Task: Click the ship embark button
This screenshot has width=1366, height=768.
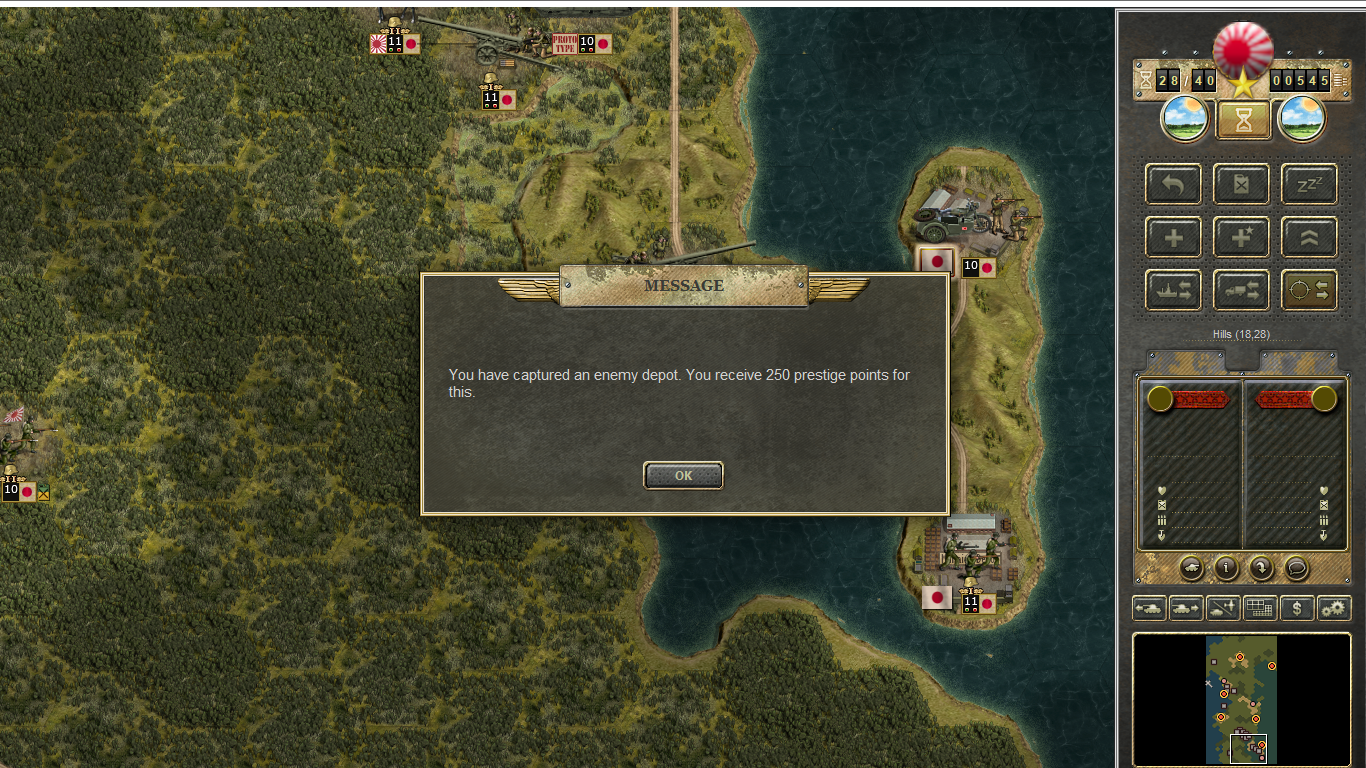Action: [x=1173, y=290]
